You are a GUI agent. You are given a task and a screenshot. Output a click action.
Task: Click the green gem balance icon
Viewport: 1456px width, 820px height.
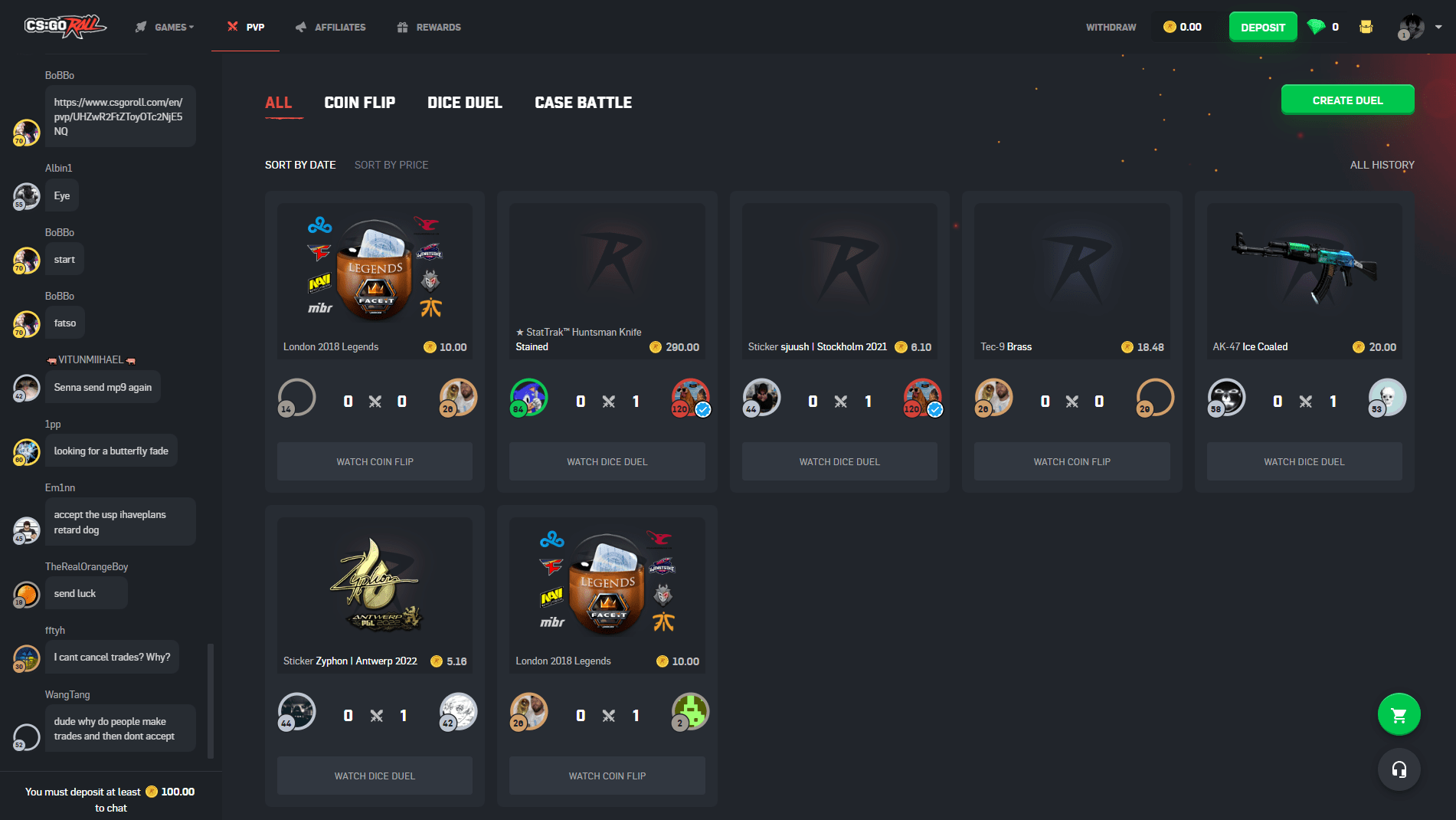[x=1316, y=26]
